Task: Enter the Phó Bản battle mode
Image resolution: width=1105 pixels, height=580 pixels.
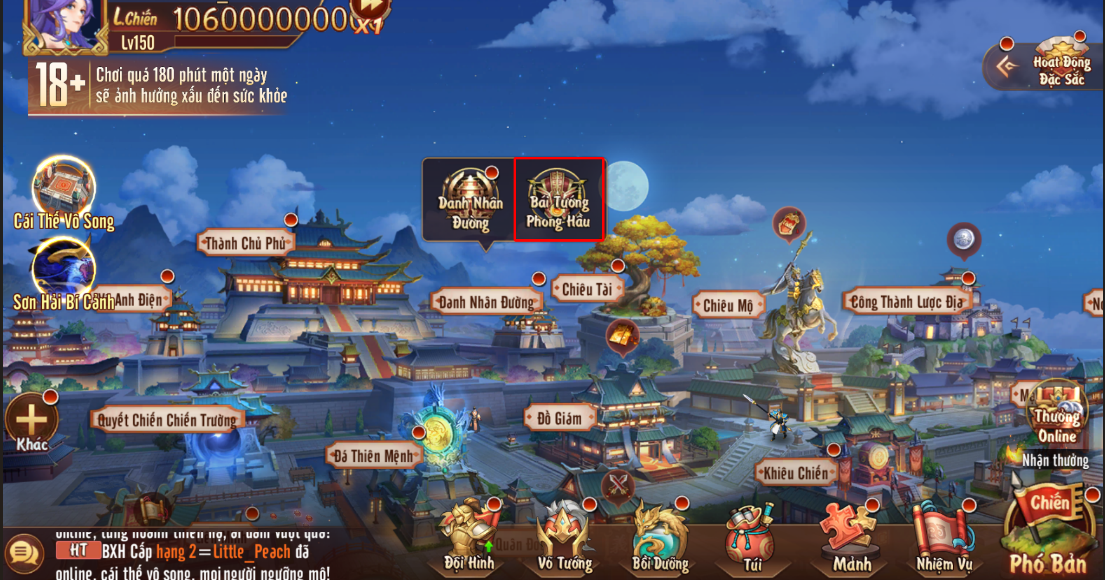Action: click(x=1048, y=530)
